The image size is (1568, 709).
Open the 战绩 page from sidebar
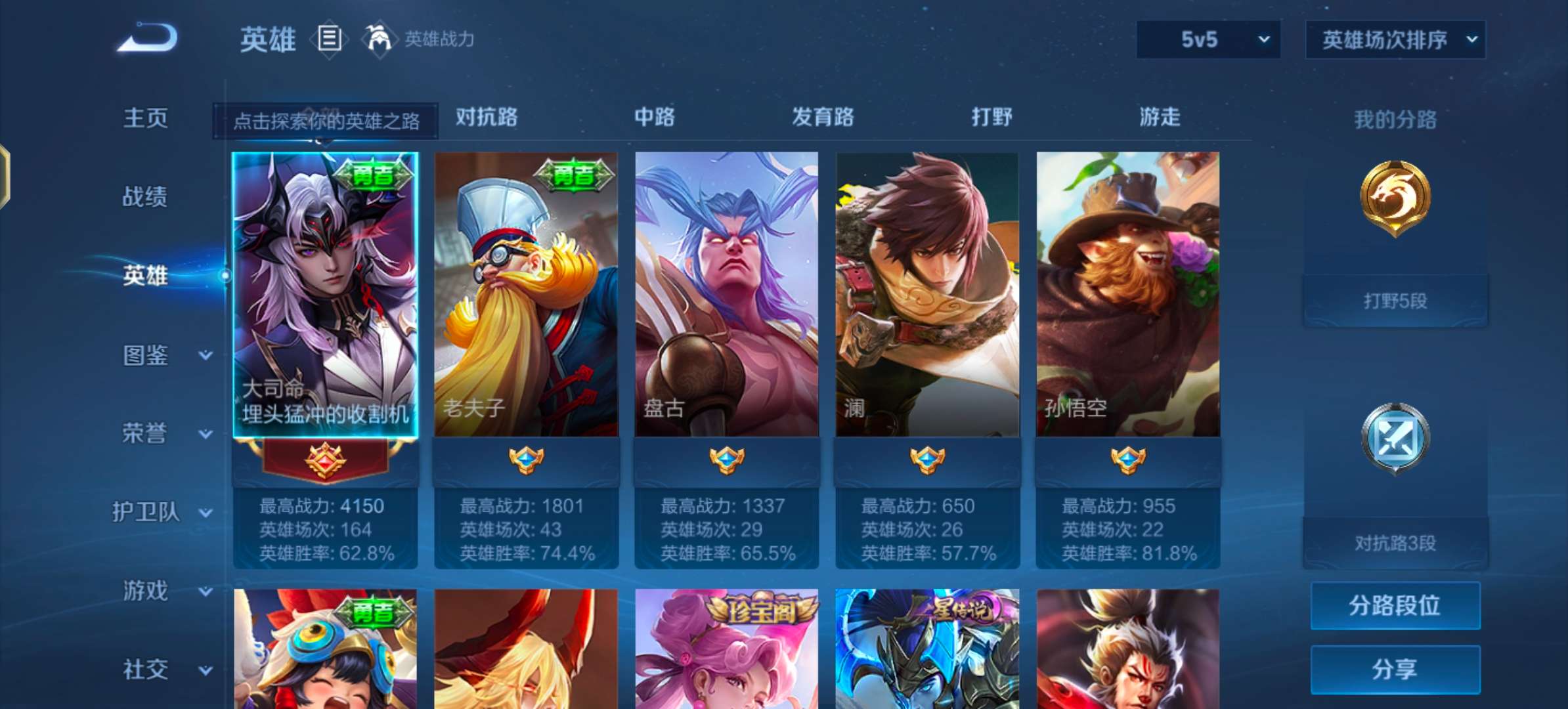(143, 197)
